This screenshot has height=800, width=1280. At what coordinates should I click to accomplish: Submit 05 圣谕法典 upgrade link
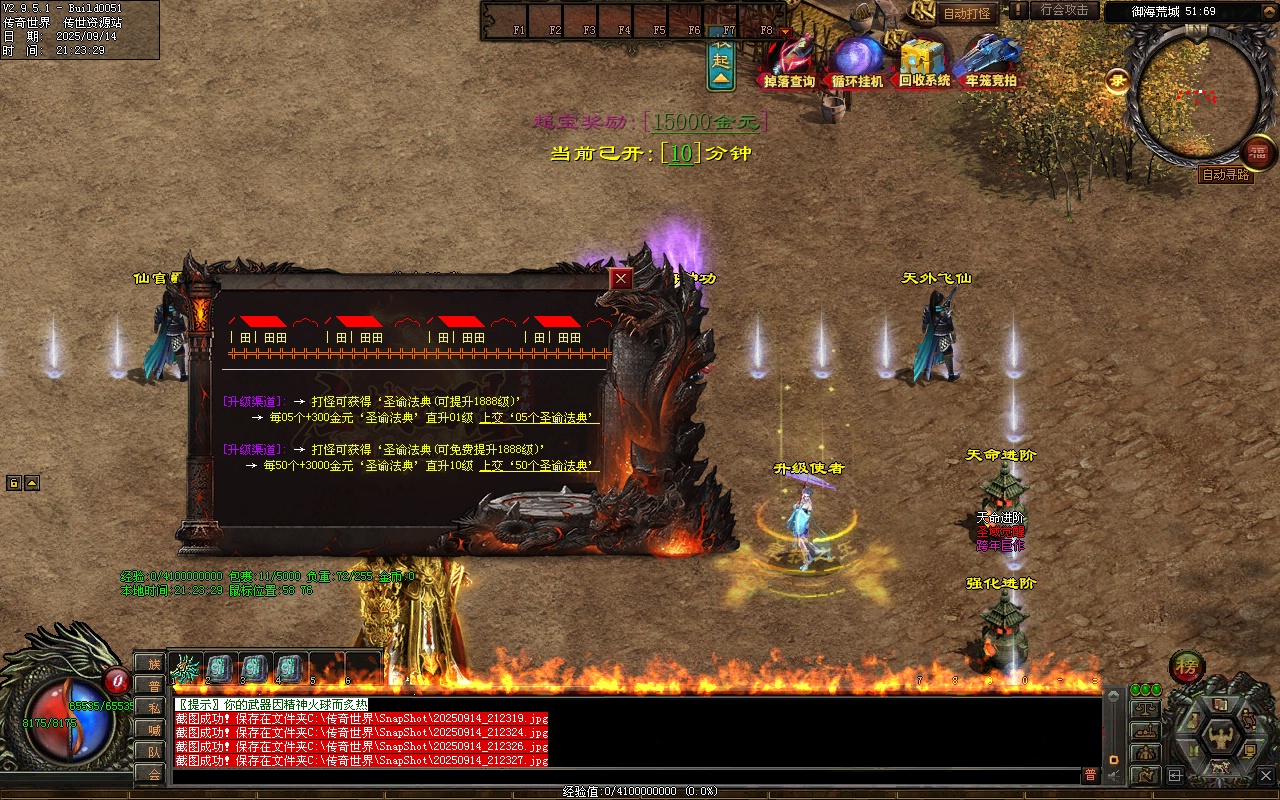tap(539, 417)
